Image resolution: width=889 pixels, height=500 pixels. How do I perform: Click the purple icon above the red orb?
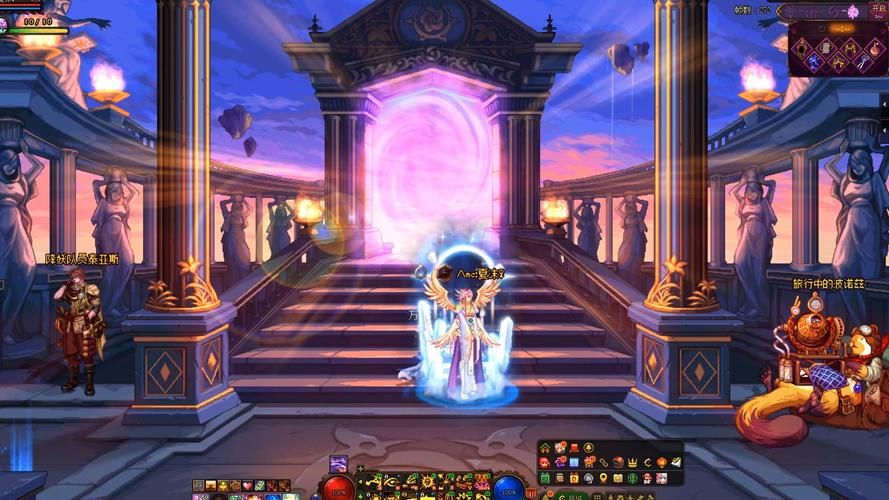tap(339, 463)
